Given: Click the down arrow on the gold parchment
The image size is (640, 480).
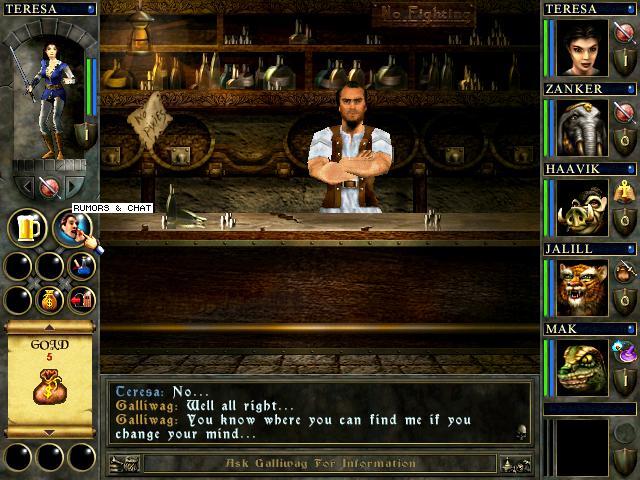Looking at the screenshot, I should pos(50,432).
